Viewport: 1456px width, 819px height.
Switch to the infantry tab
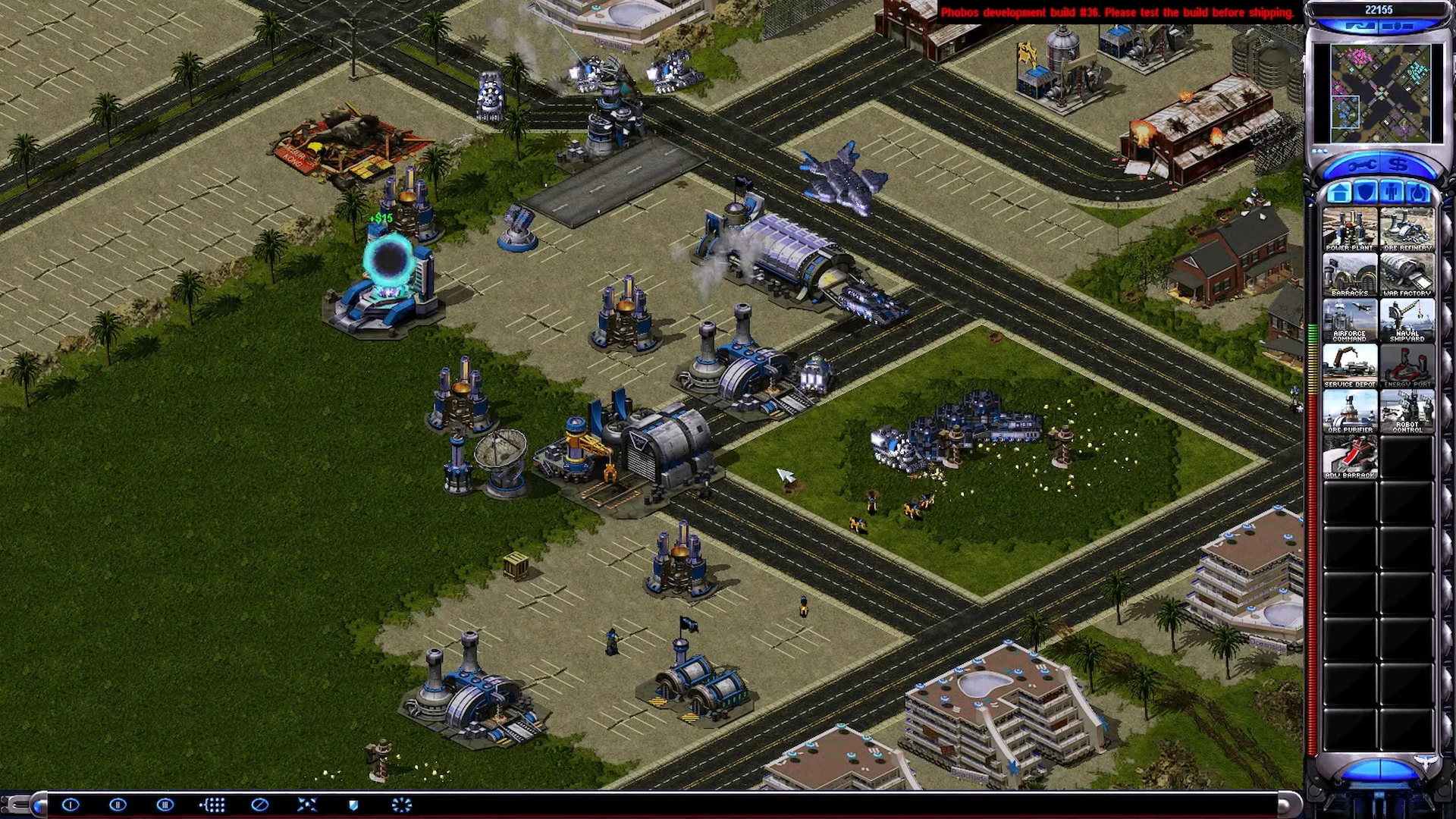(1391, 193)
